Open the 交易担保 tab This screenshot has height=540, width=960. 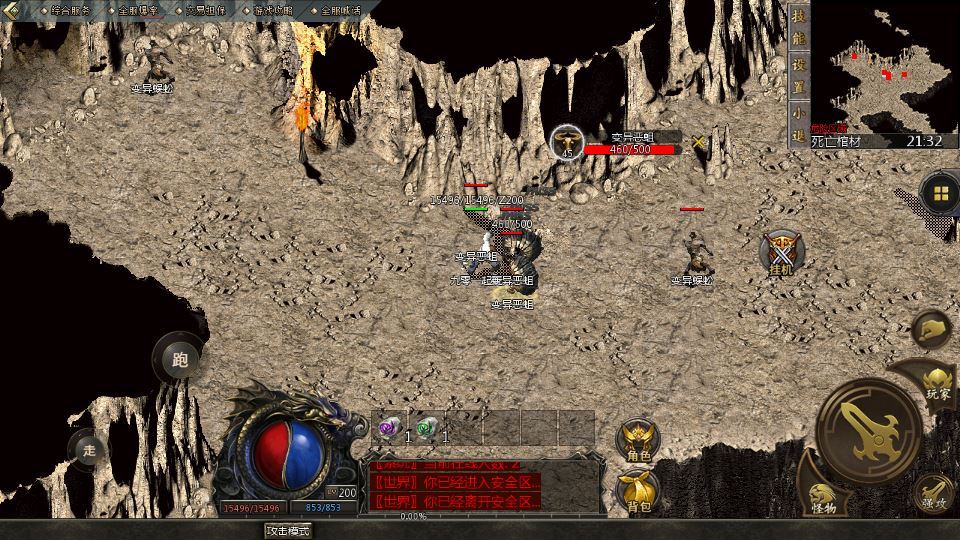point(205,10)
